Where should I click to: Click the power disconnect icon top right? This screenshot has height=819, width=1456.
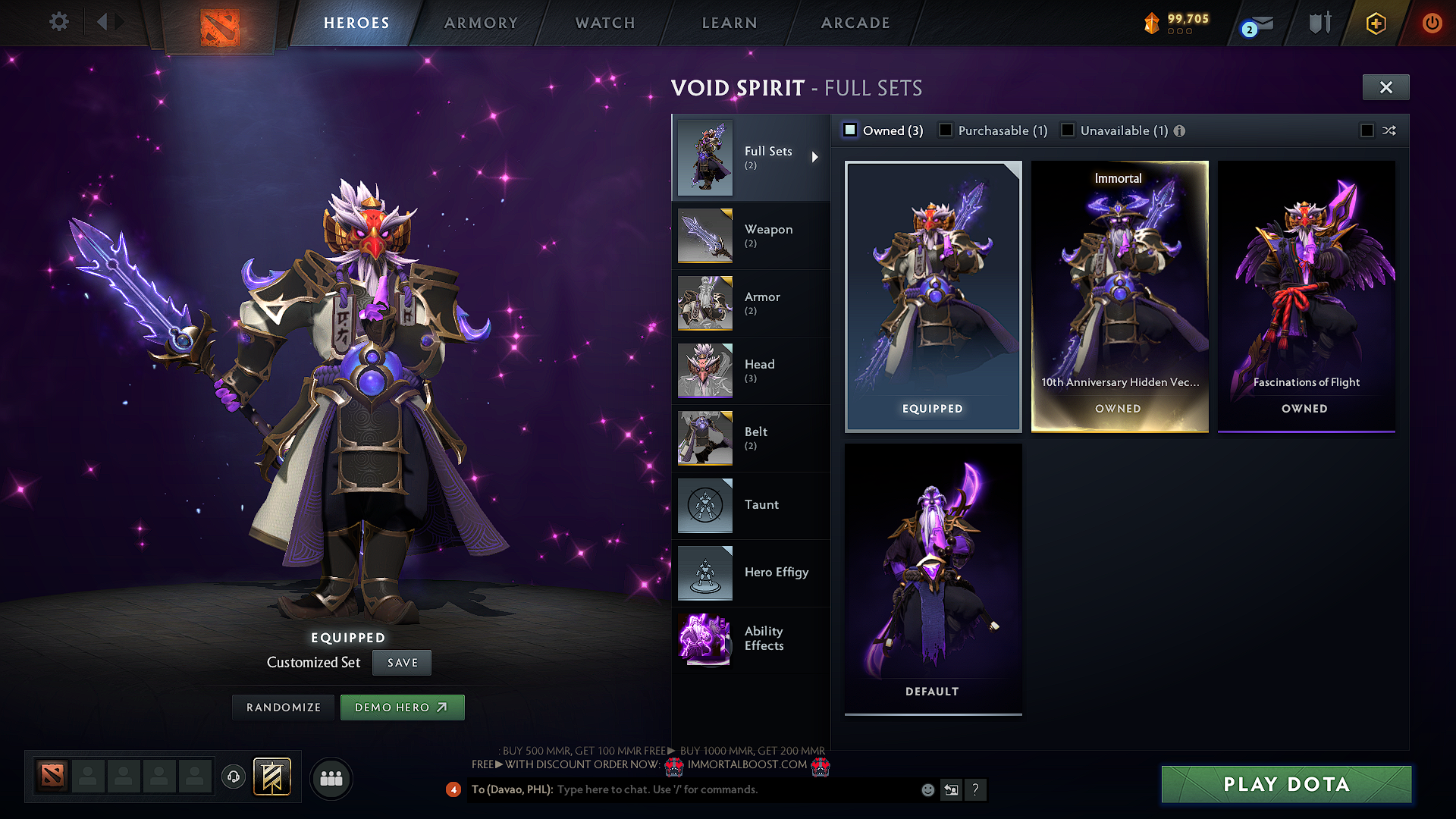click(1432, 23)
